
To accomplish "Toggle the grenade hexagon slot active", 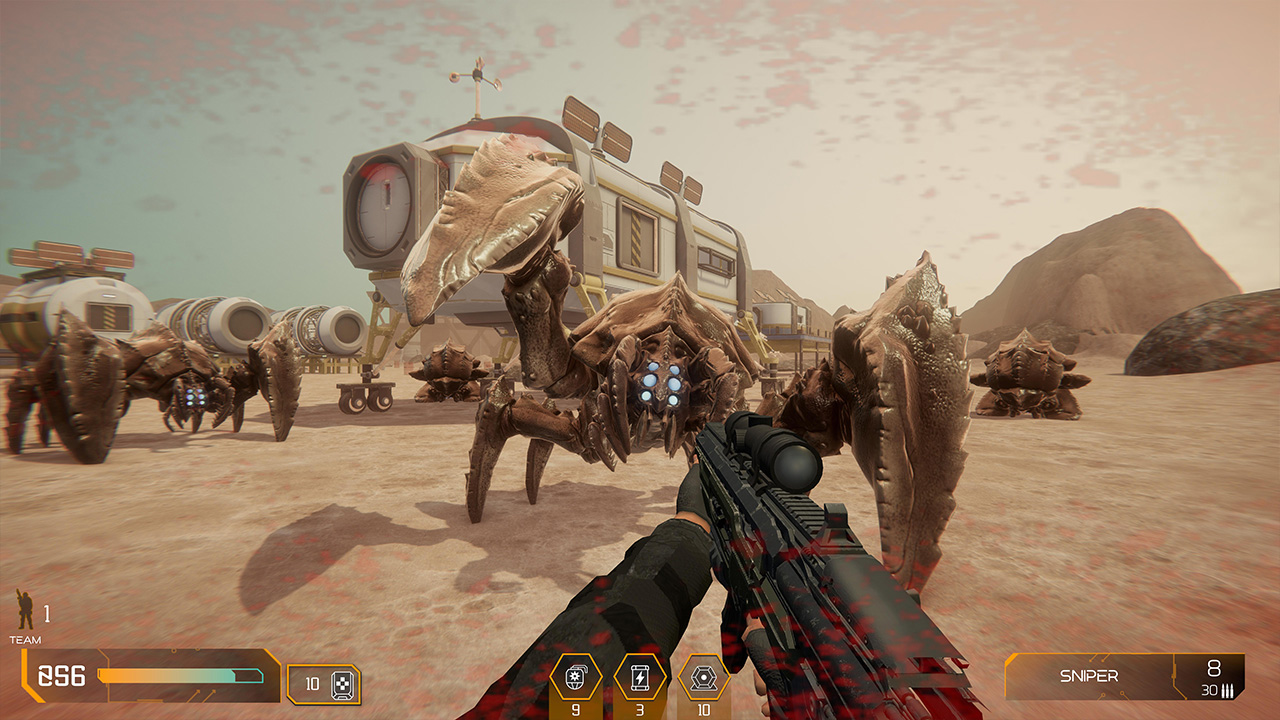I will [x=575, y=676].
